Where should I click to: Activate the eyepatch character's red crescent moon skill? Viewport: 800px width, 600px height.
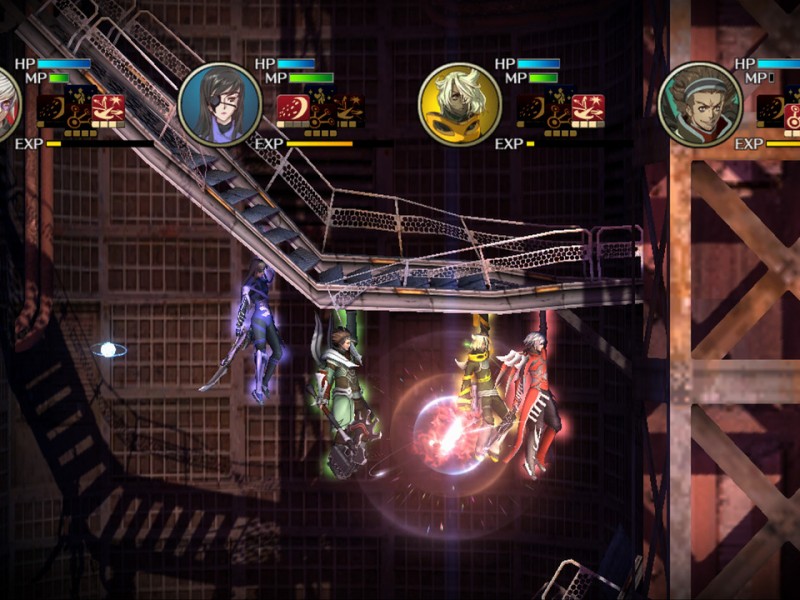pyautogui.click(x=292, y=109)
